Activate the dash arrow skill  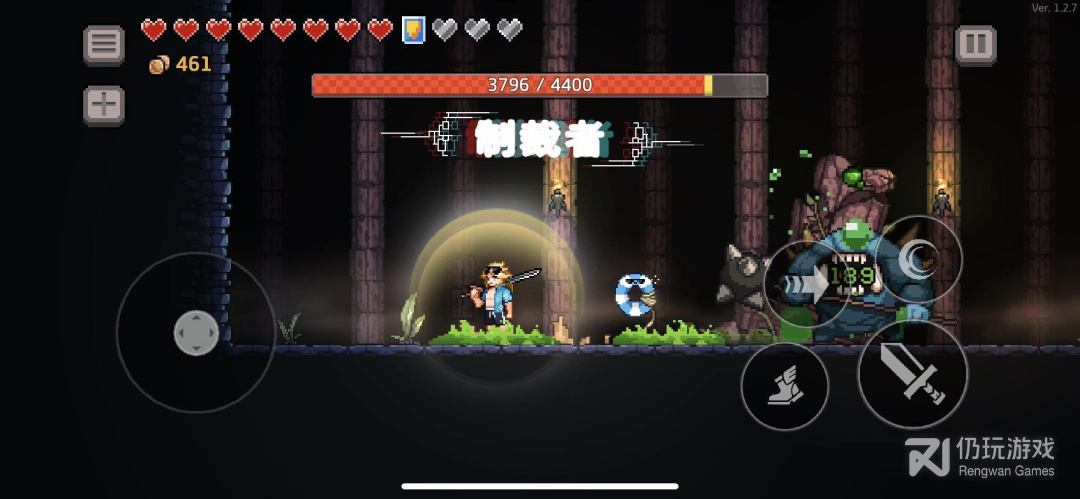point(808,284)
